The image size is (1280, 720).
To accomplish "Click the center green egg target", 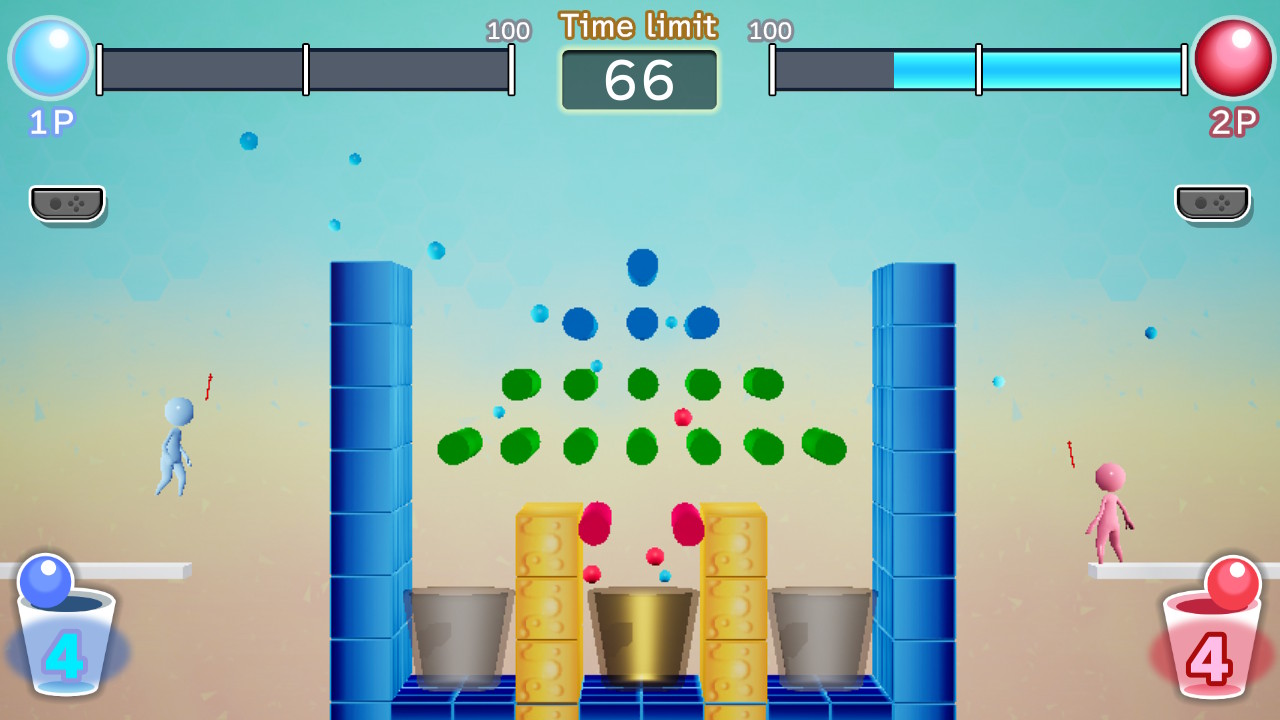I will (x=642, y=384).
